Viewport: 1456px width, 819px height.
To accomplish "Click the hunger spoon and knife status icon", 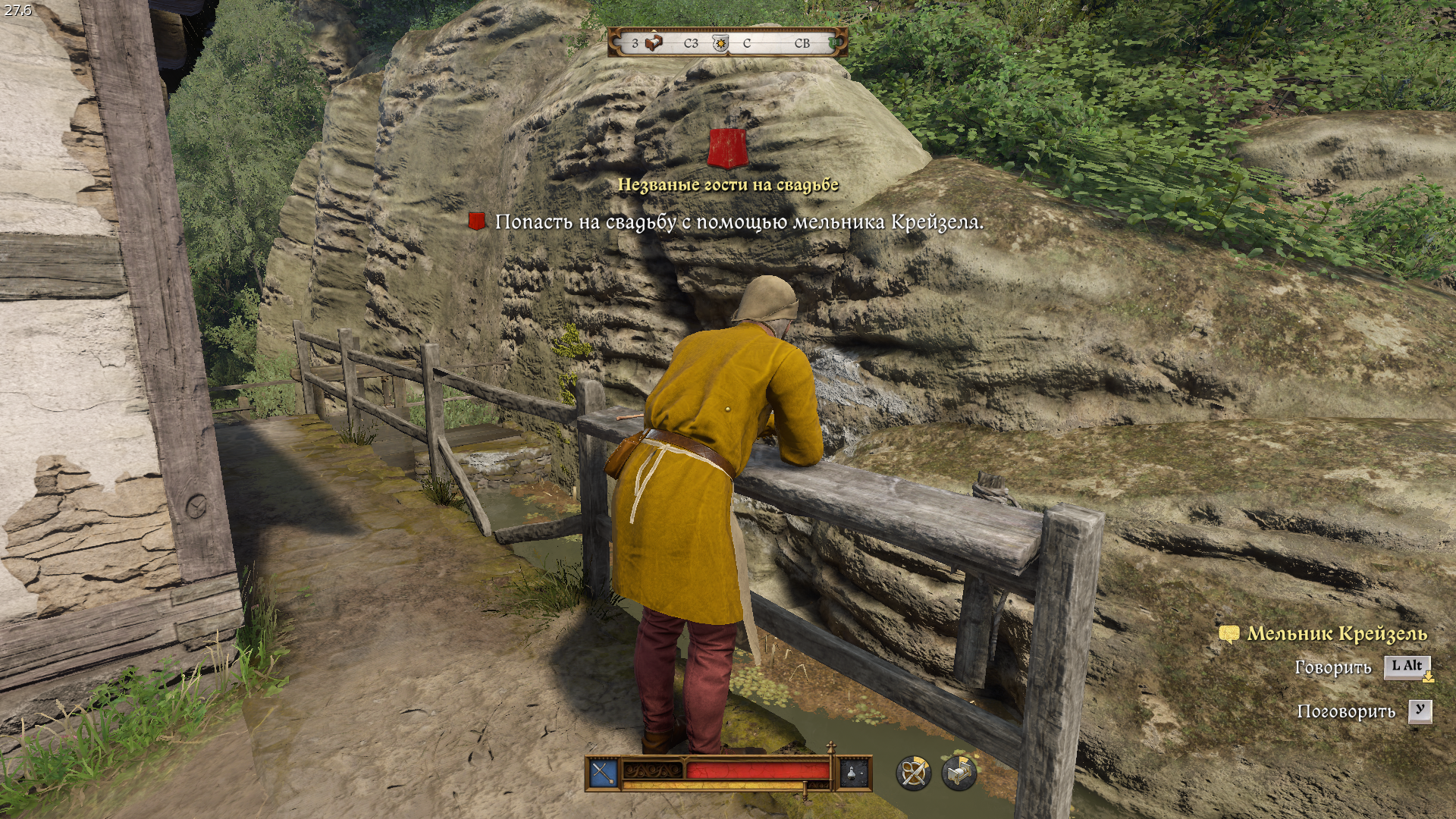I will pyautogui.click(x=913, y=773).
